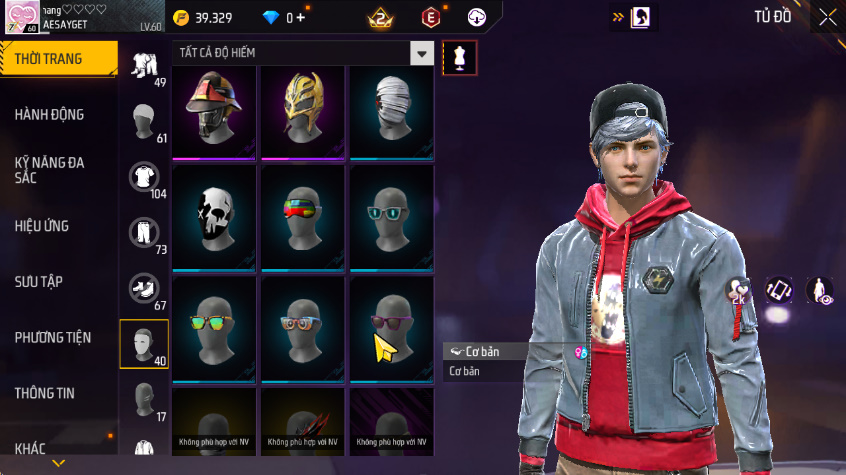The image size is (846, 475).
Task: Choose the gold wrestler mask
Action: pos(303,112)
